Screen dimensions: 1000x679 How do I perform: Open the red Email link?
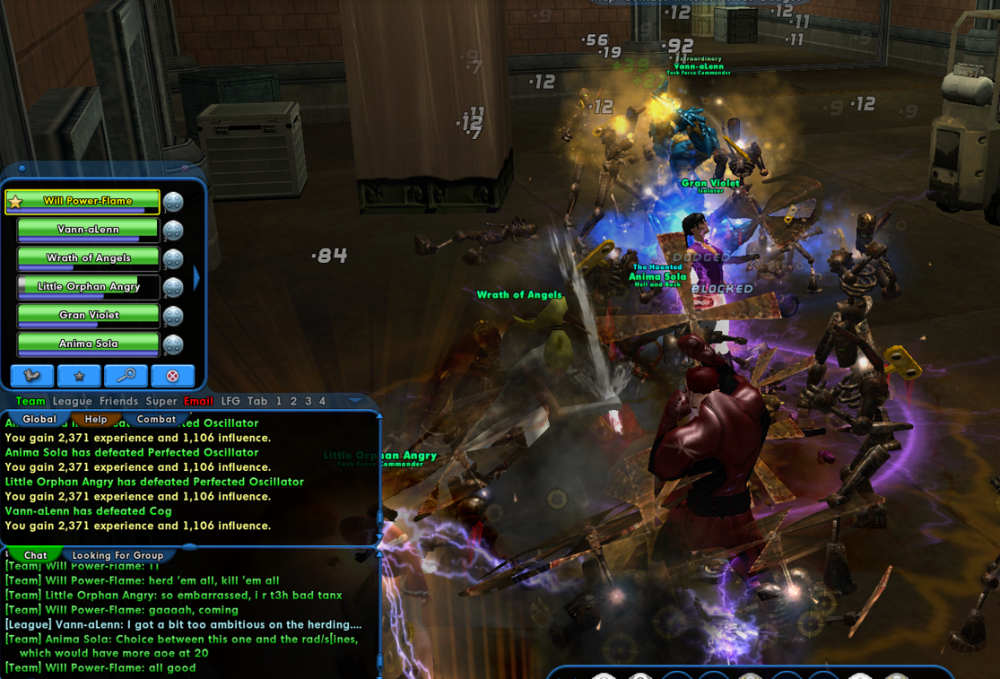pos(199,401)
